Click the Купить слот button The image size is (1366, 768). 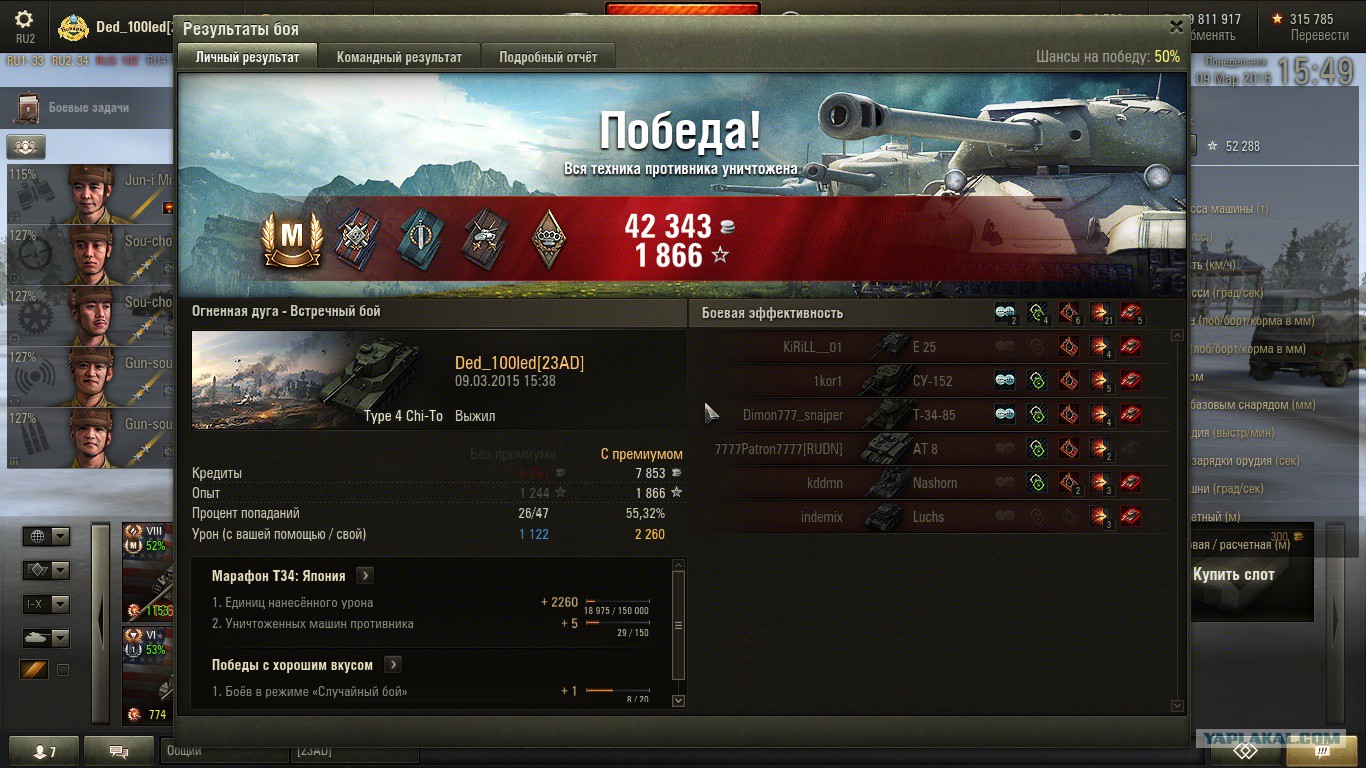click(1233, 575)
